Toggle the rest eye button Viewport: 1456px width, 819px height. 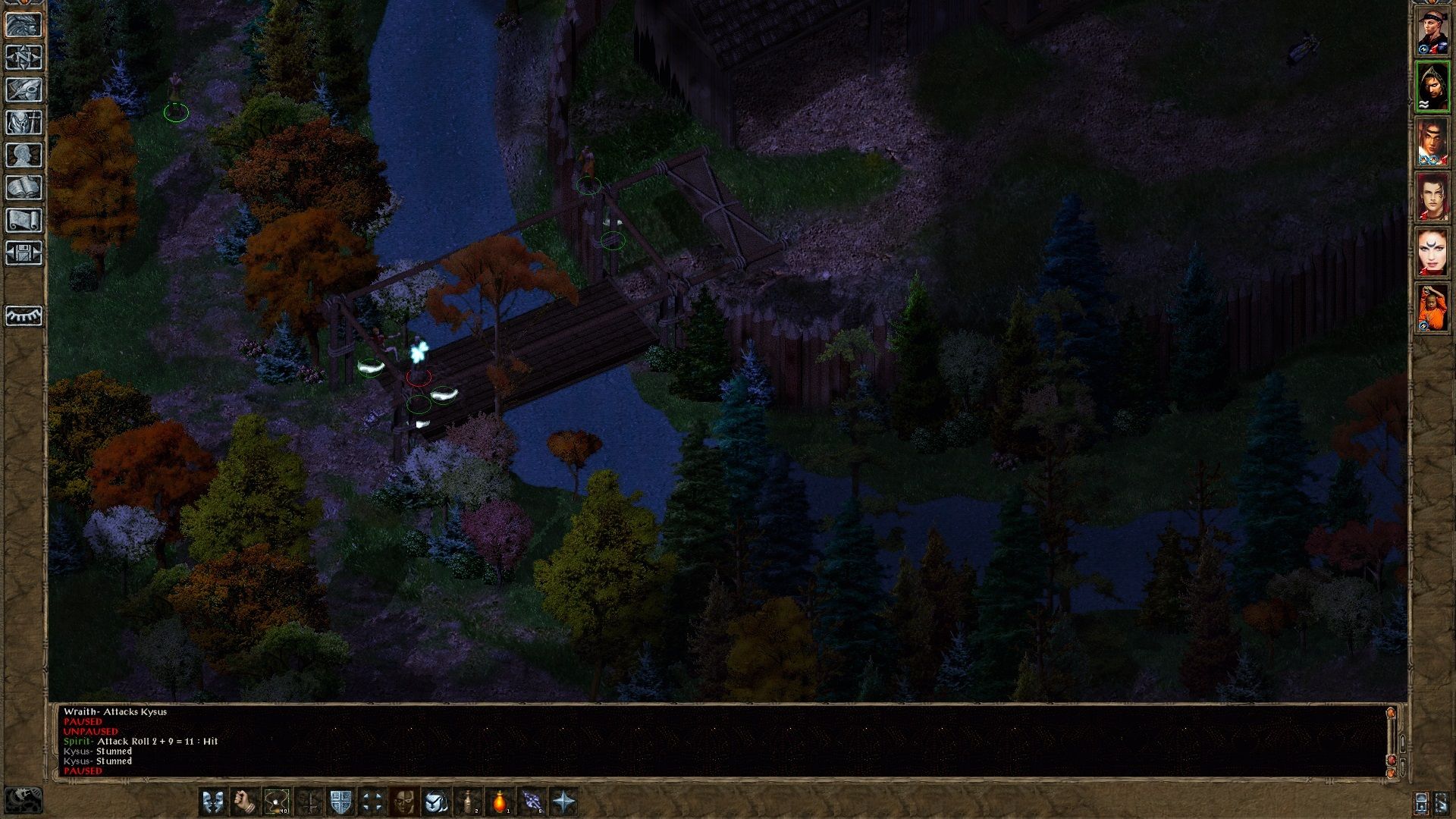(24, 315)
